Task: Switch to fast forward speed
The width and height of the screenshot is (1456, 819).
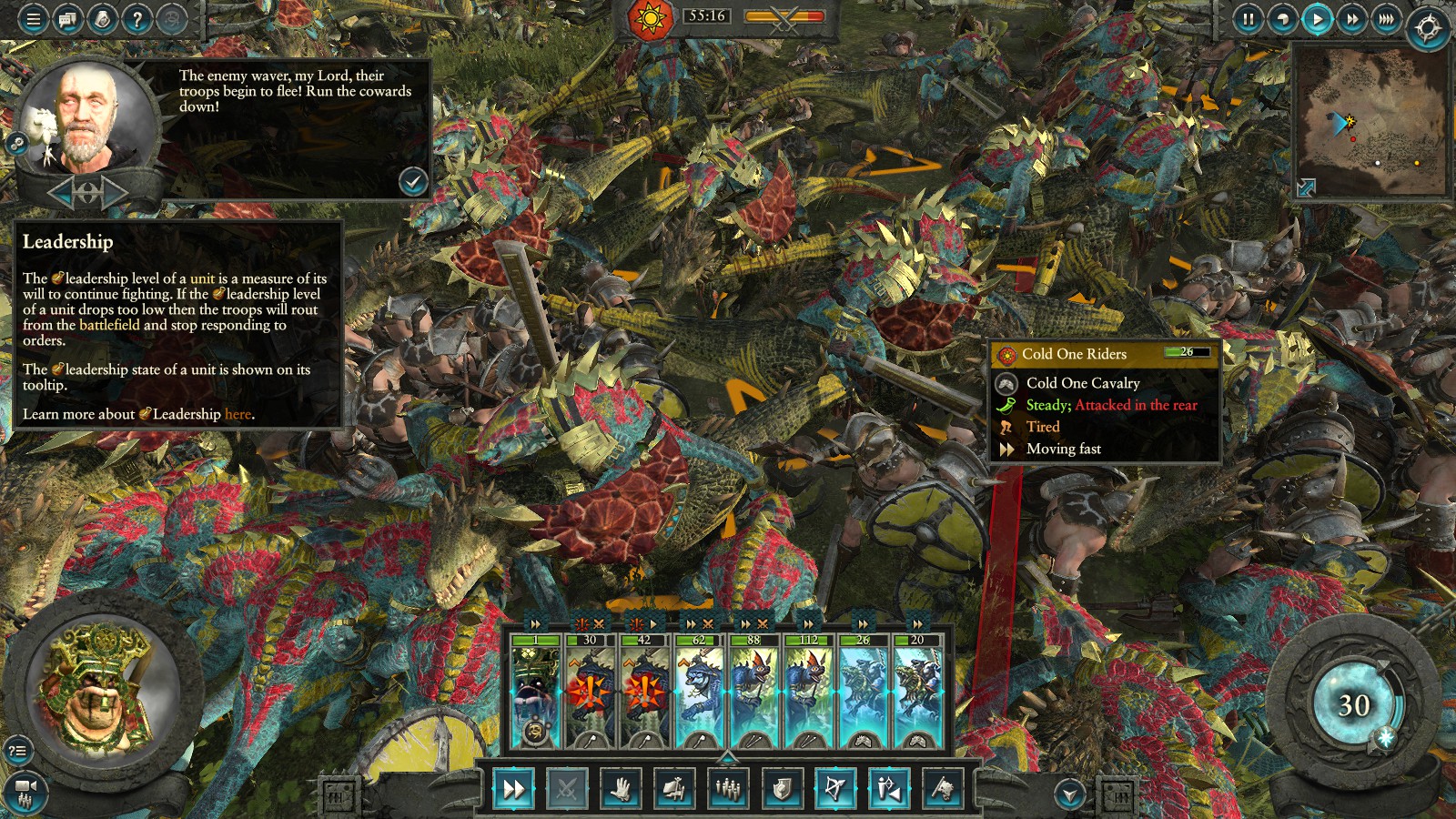Action: (x=1351, y=19)
